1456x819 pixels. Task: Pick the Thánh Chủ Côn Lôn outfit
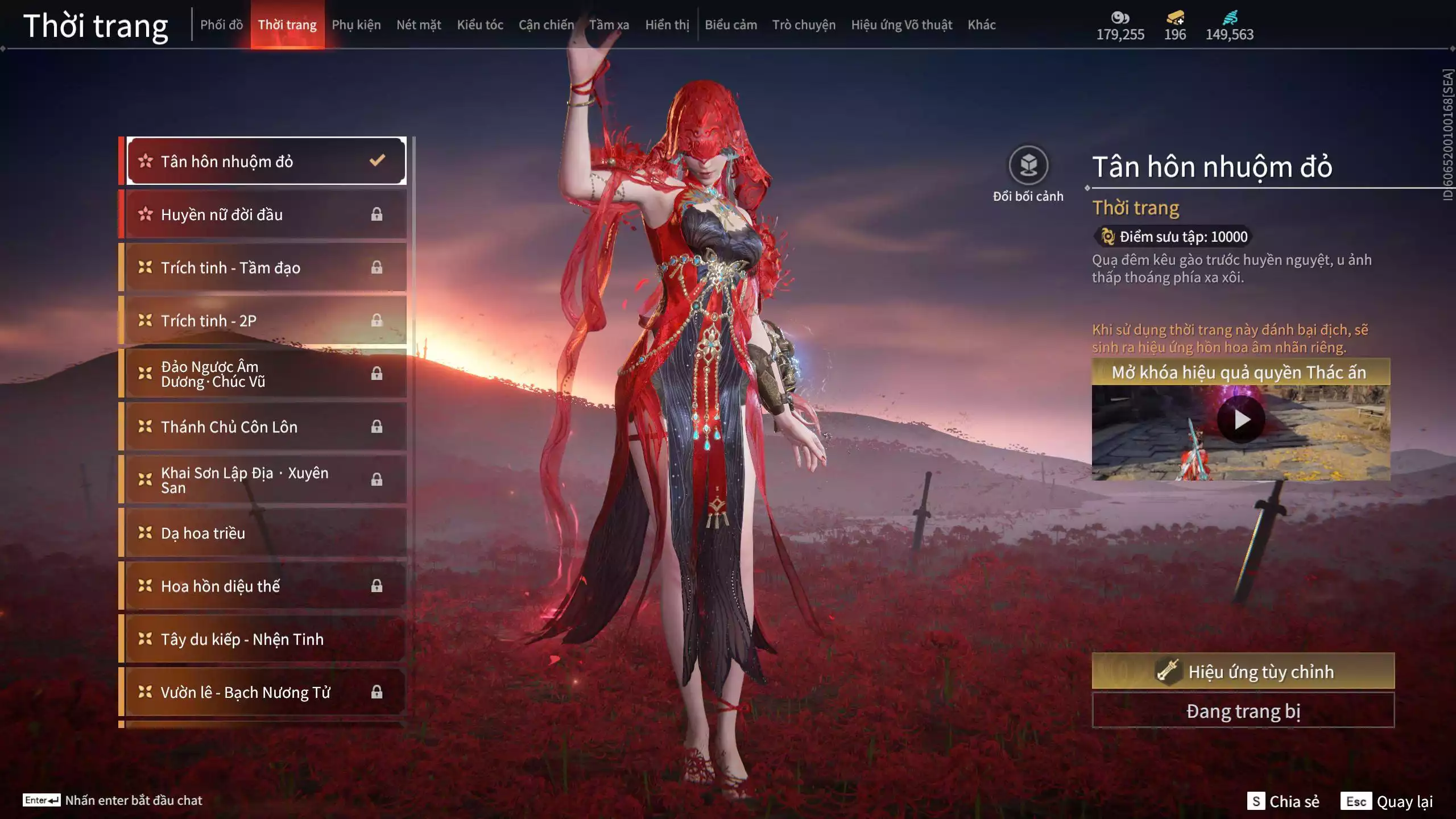pyautogui.click(x=265, y=427)
